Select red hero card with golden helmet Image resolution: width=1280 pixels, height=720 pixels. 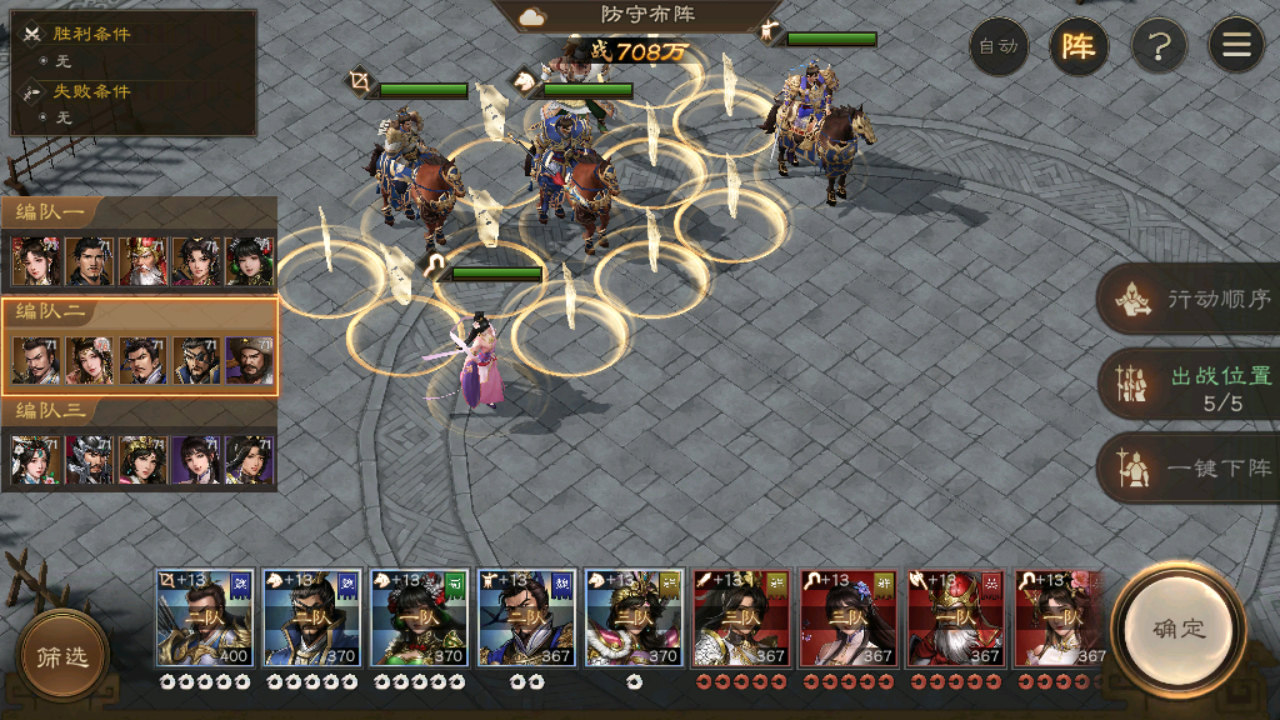click(x=955, y=618)
